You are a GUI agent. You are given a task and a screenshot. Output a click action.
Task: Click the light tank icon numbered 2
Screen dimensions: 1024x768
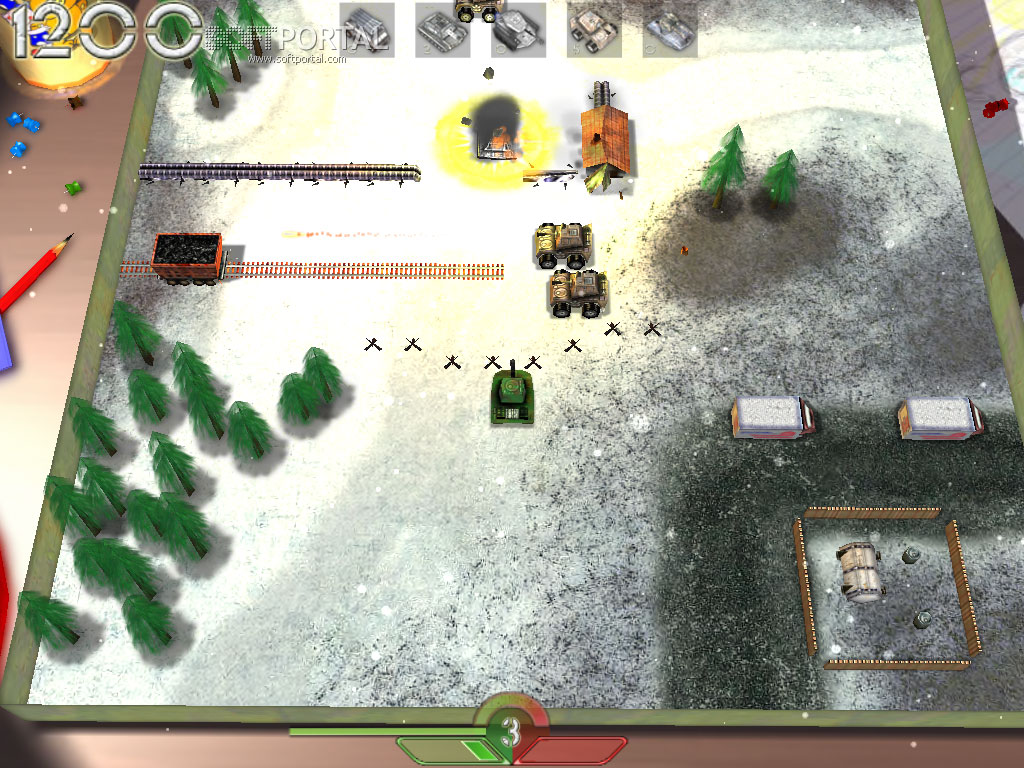(x=443, y=31)
